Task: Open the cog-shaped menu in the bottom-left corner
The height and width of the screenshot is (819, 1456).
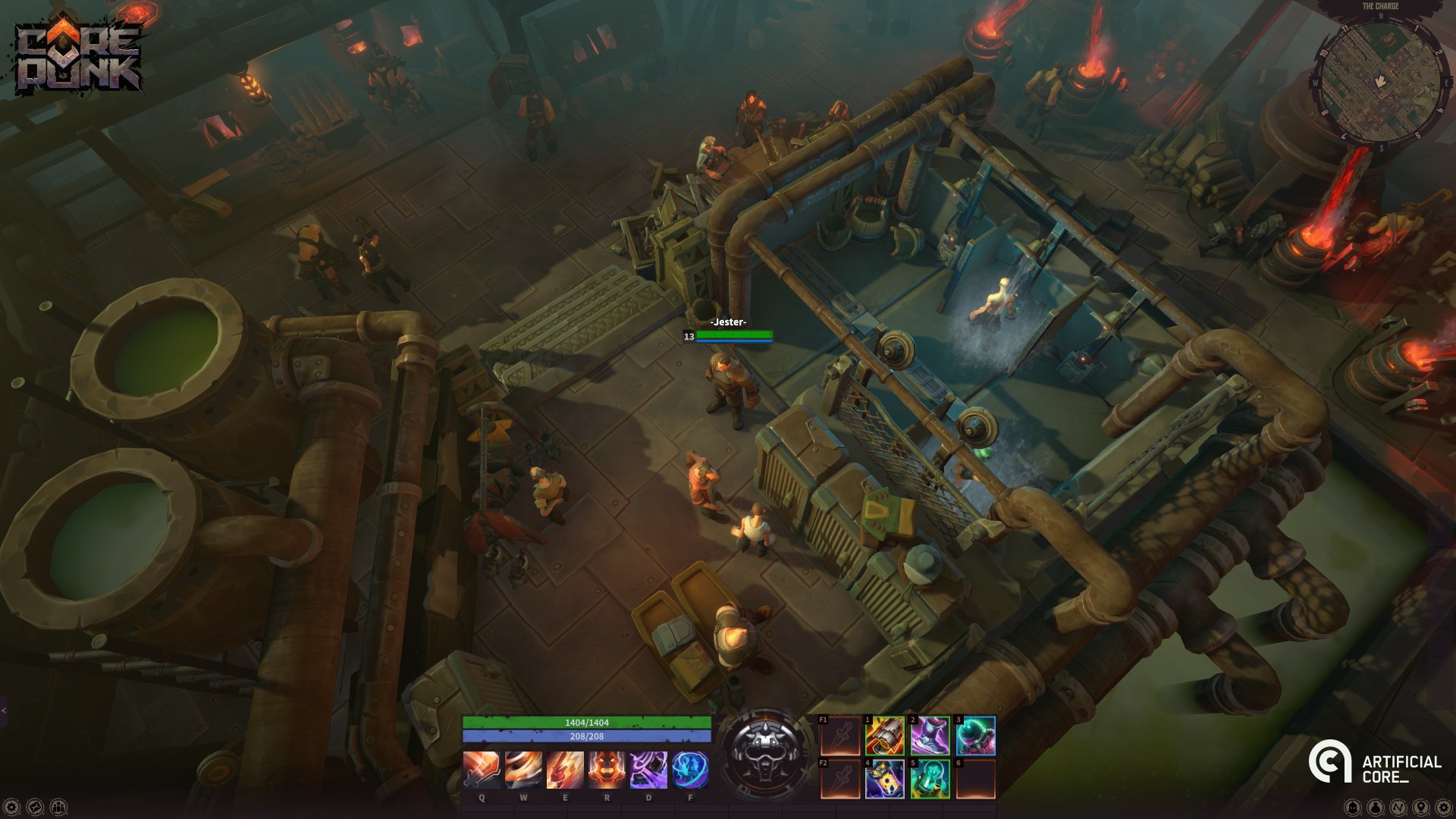Action: point(11,807)
